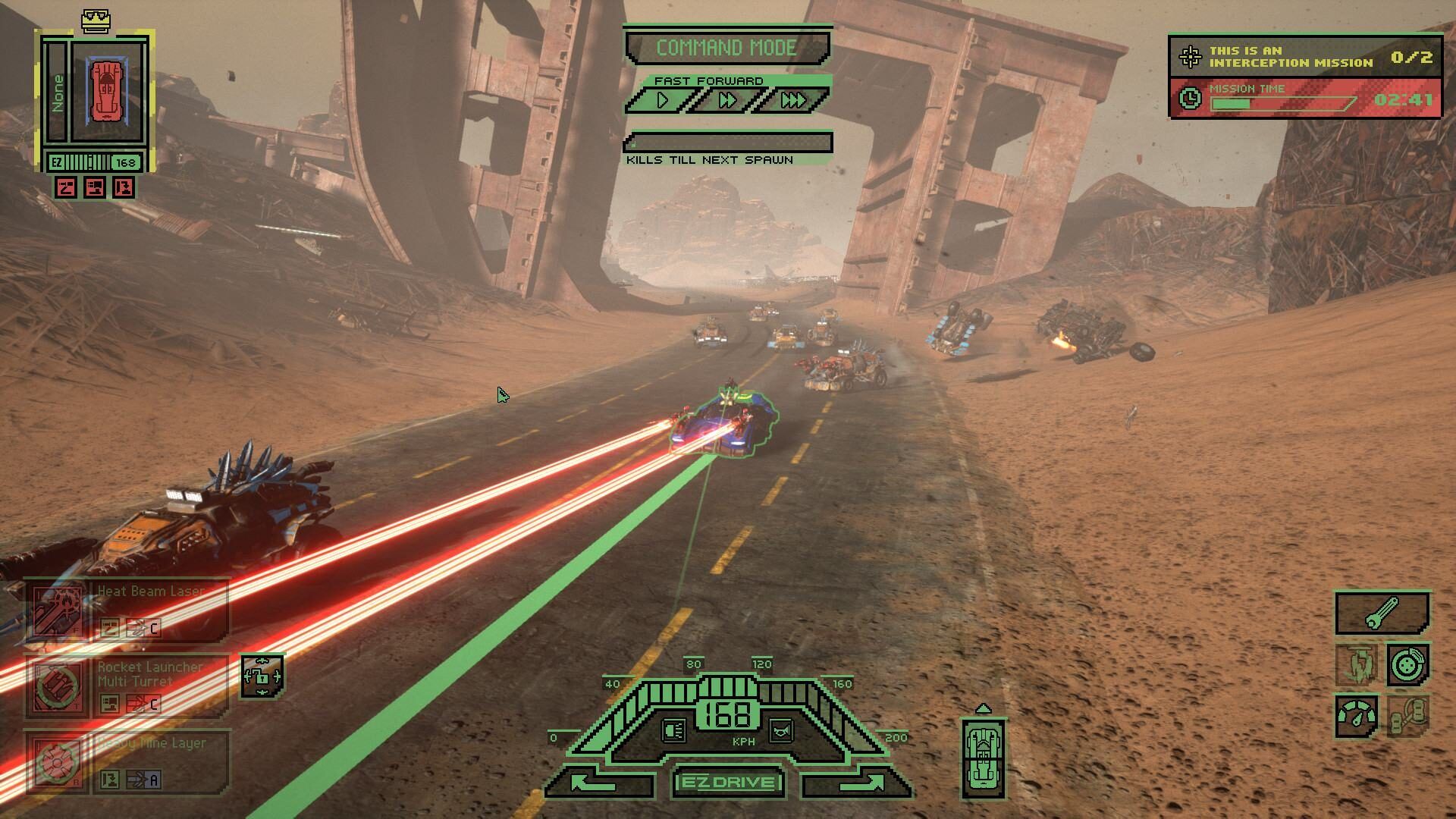Click the rocket thruster boost icon
Image resolution: width=1456 pixels, height=819 pixels.
[1357, 664]
